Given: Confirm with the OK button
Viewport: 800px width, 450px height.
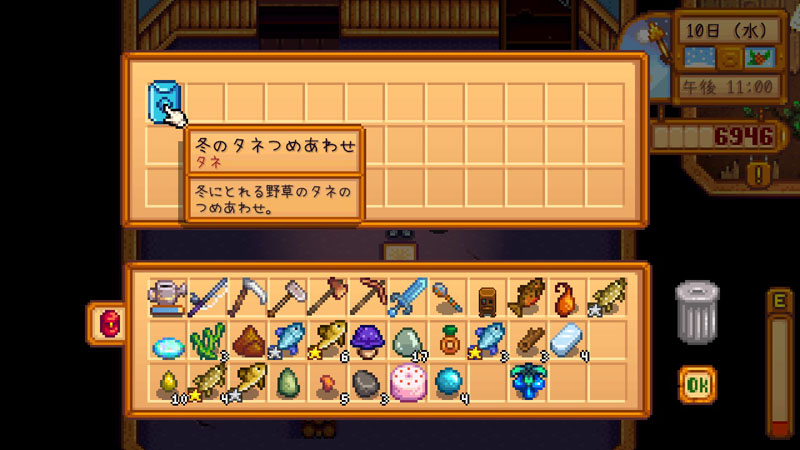Looking at the screenshot, I should (x=697, y=383).
